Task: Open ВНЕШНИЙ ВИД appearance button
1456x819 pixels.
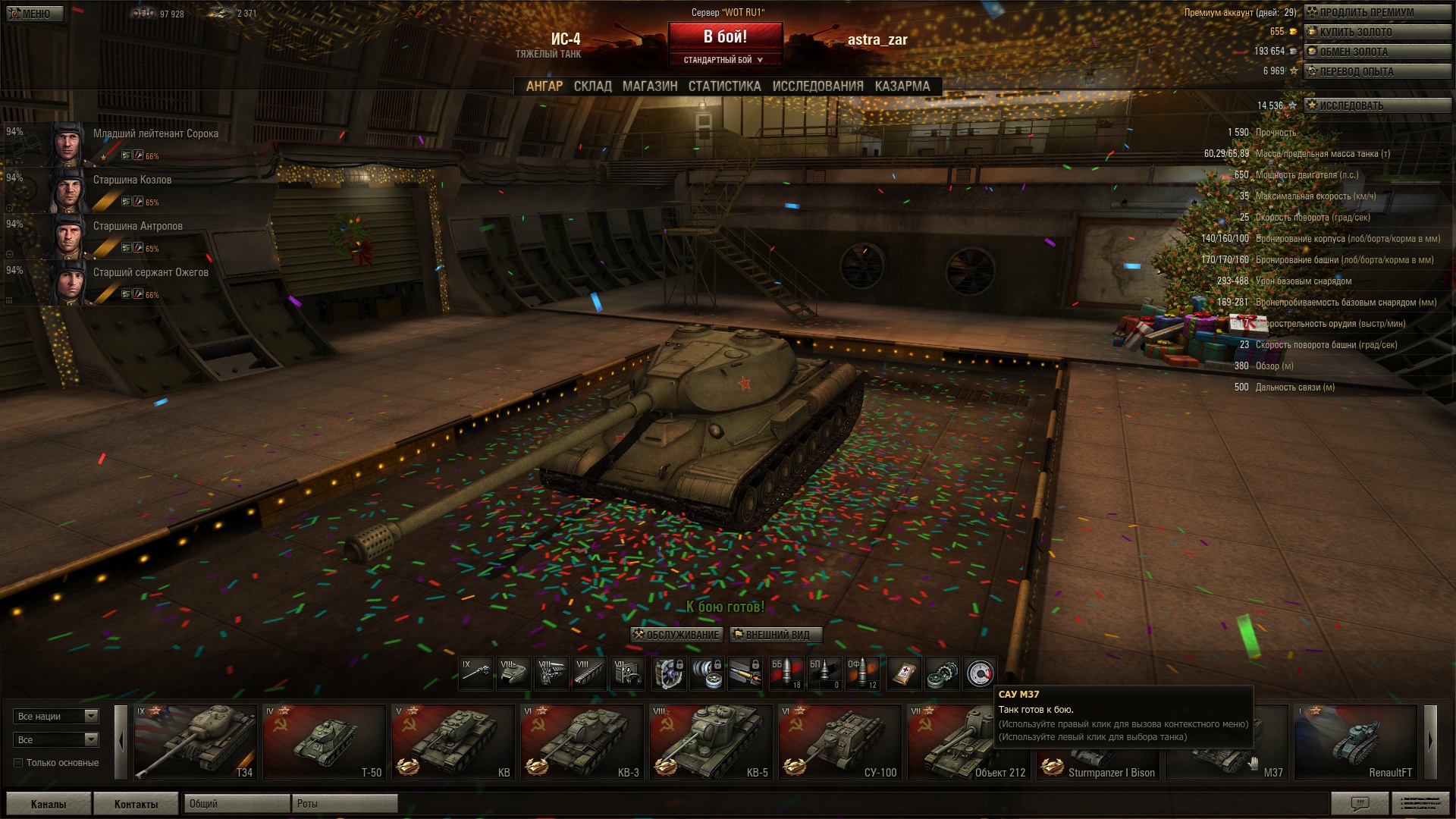Action: click(x=776, y=635)
